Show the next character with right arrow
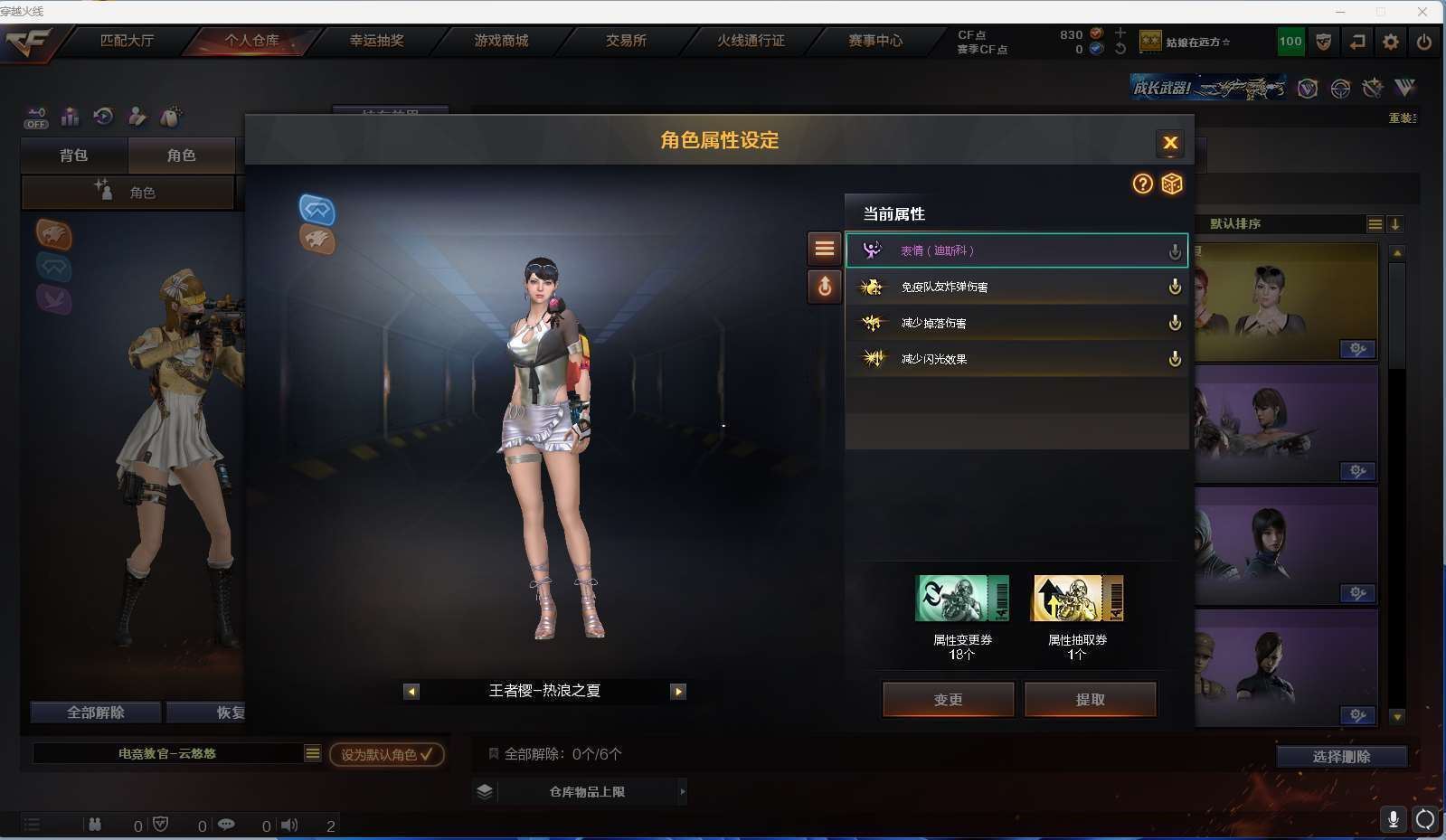Screen dimensions: 1446x840 678,692
